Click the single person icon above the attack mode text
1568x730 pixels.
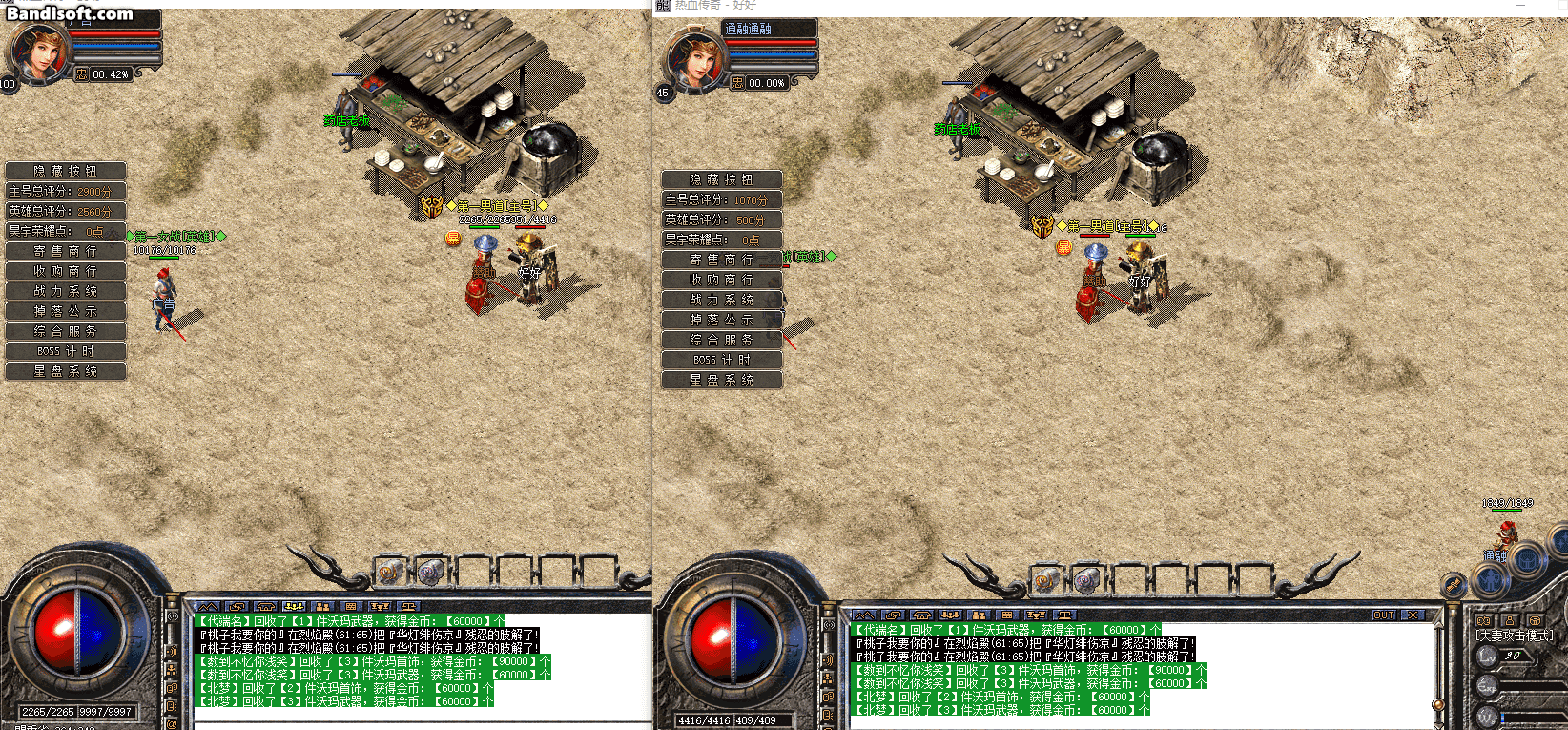pyautogui.click(x=1509, y=621)
